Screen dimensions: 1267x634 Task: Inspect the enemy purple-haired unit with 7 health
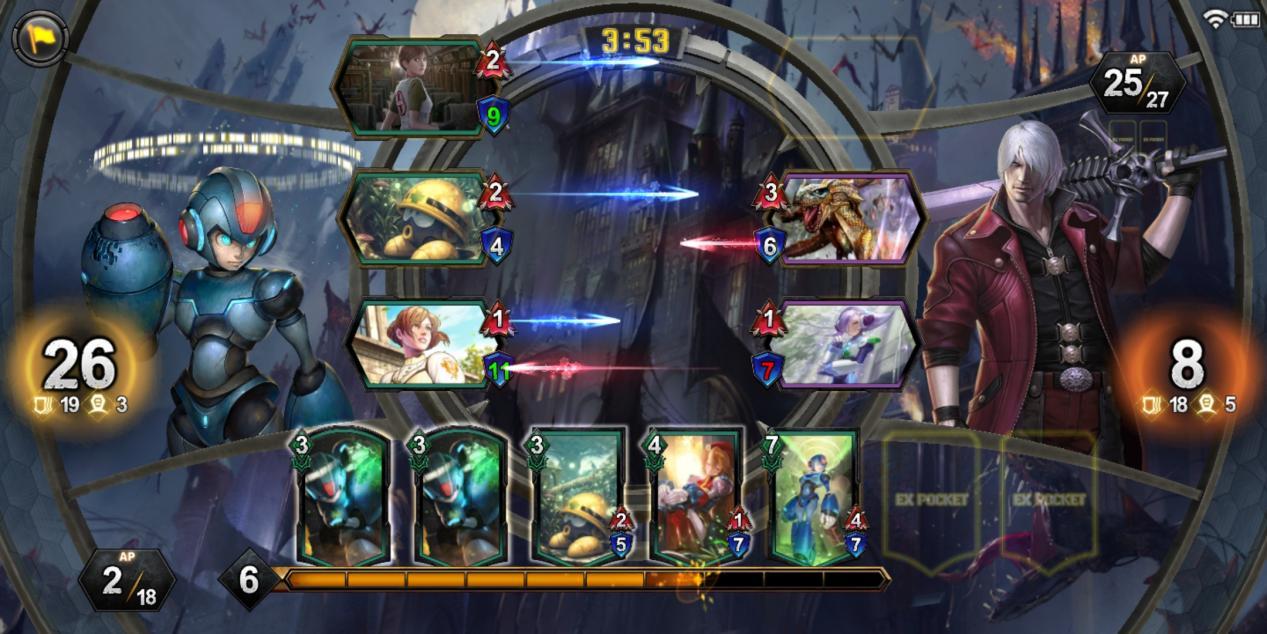coord(848,343)
